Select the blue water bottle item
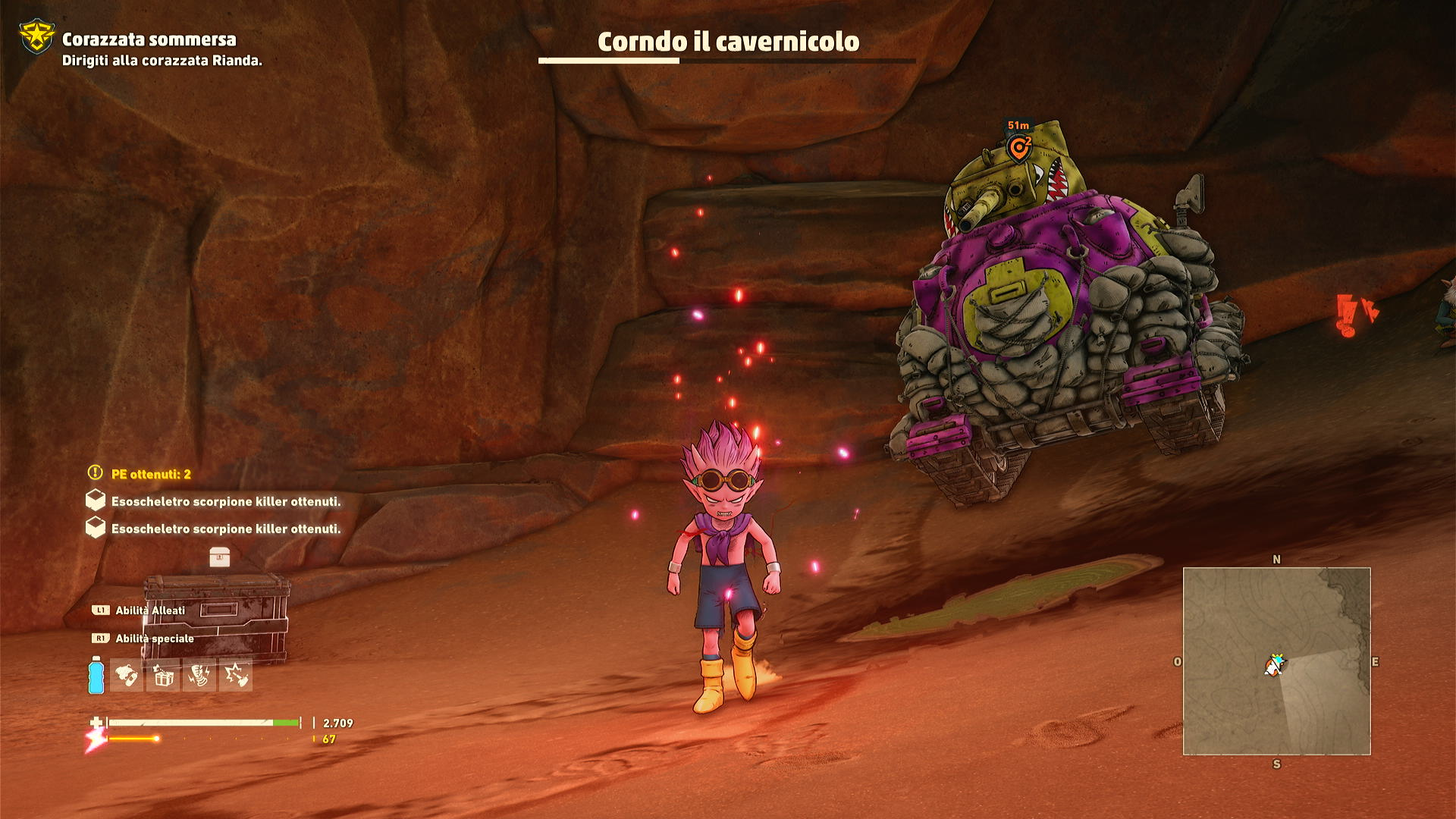The height and width of the screenshot is (819, 1456). pyautogui.click(x=96, y=675)
